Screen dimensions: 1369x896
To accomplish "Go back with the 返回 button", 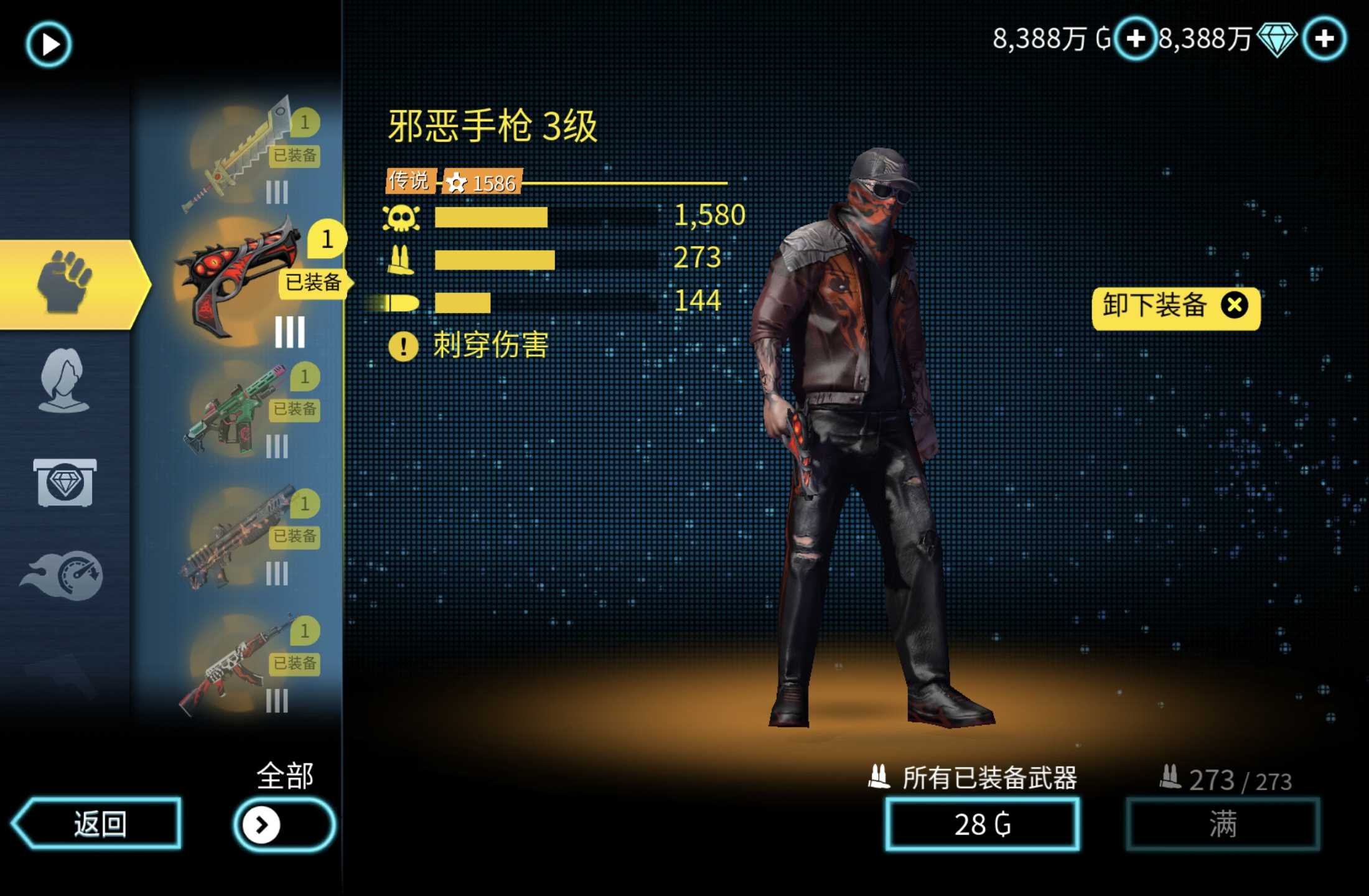I will 98,823.
